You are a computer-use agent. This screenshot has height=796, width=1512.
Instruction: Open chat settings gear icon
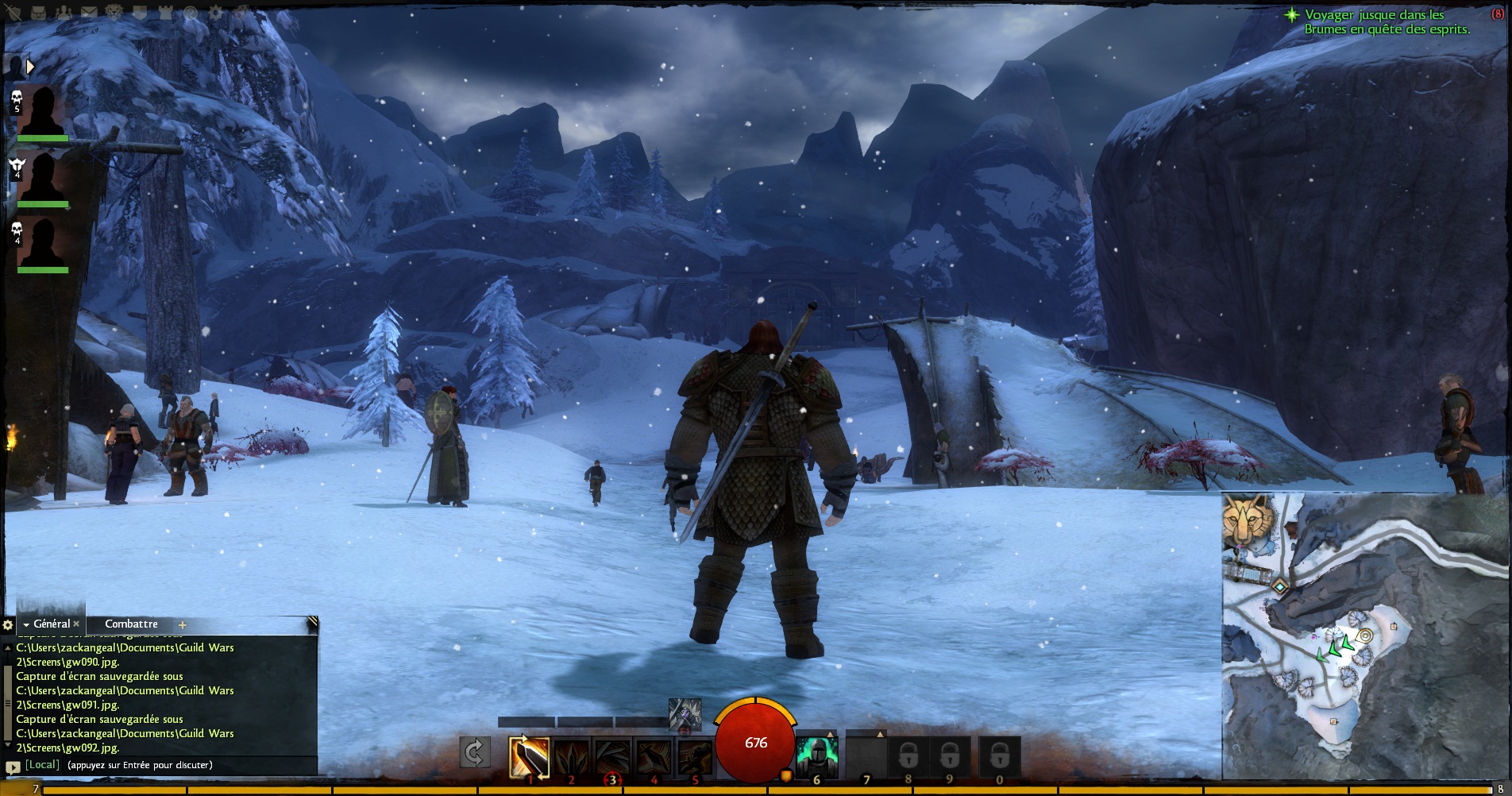coord(8,625)
